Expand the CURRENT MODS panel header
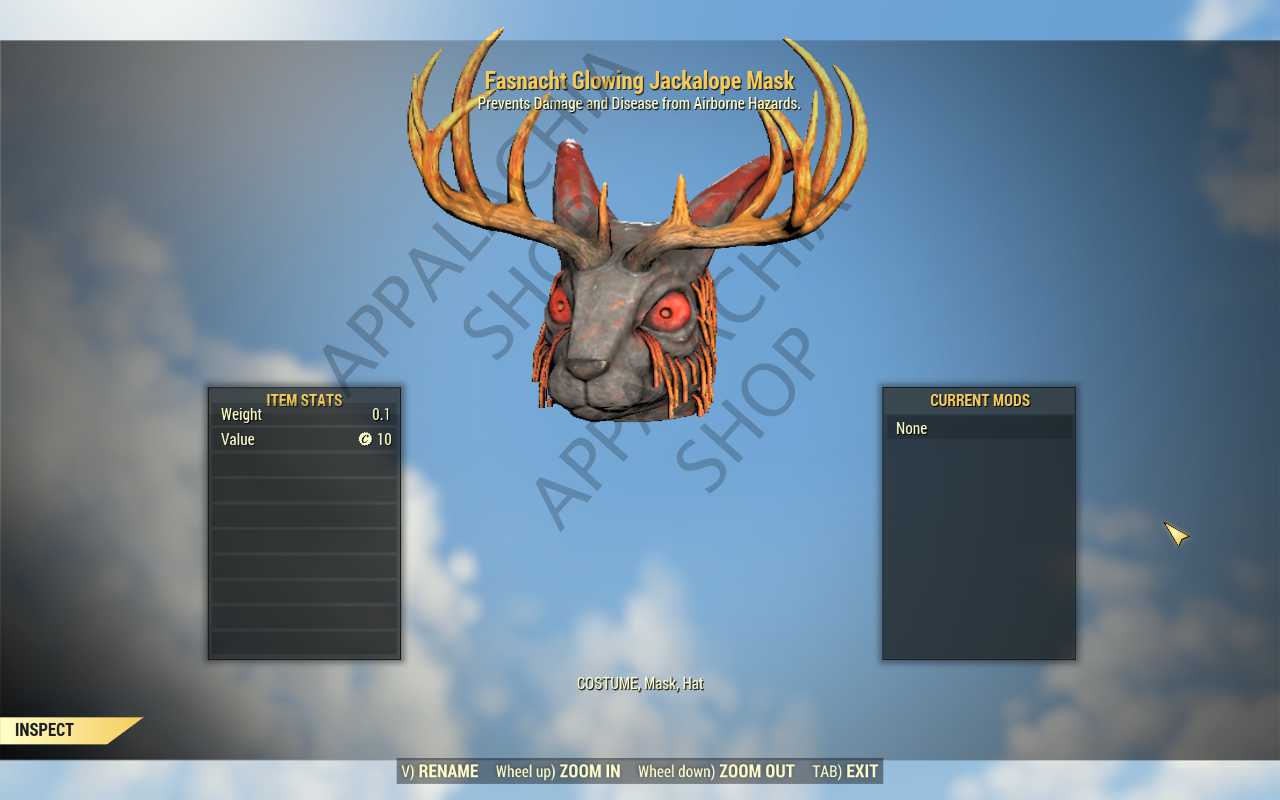Viewport: 1280px width, 800px height. tap(979, 400)
